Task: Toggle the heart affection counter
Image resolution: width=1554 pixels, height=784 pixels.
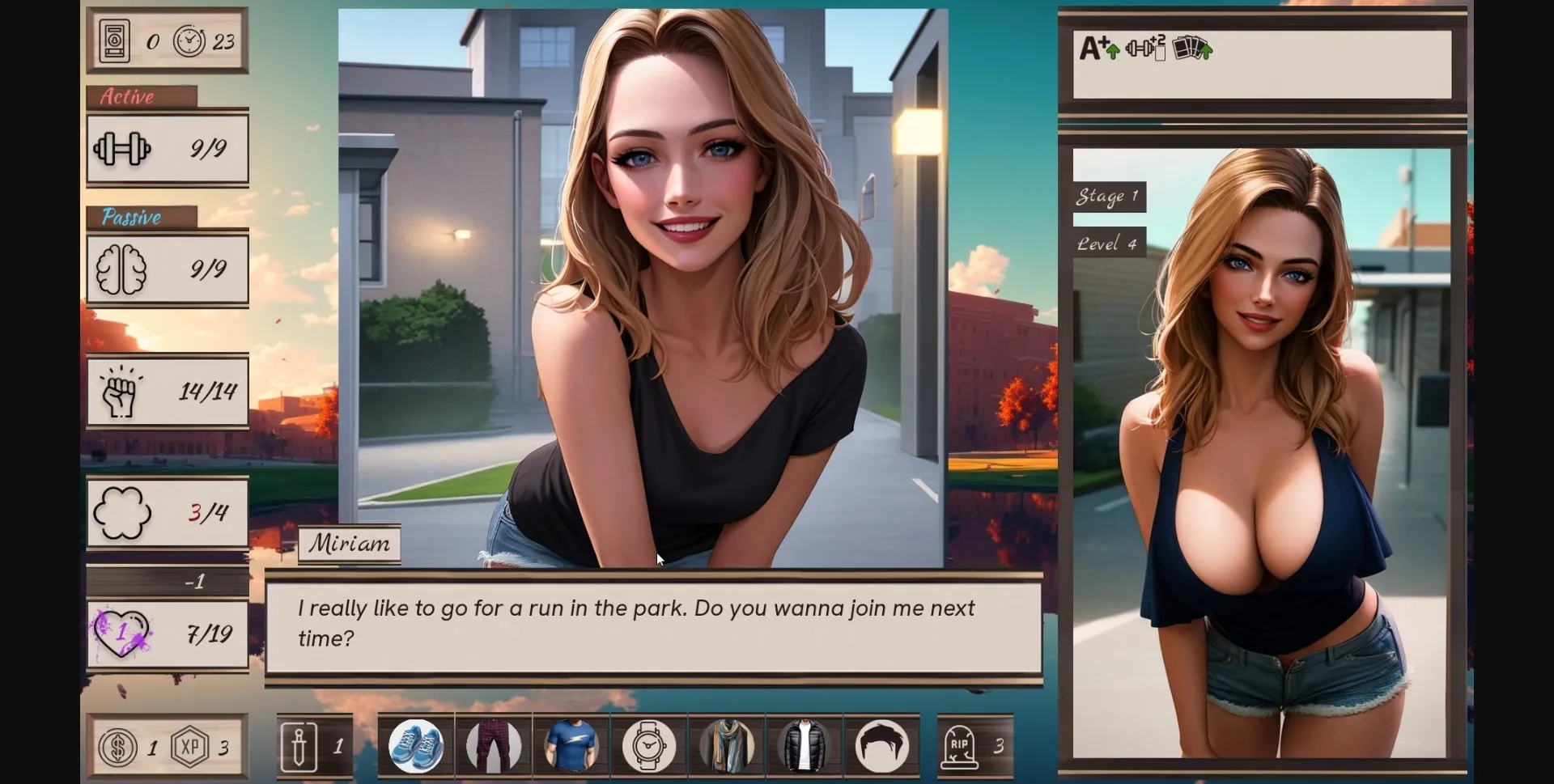Action: (x=167, y=635)
